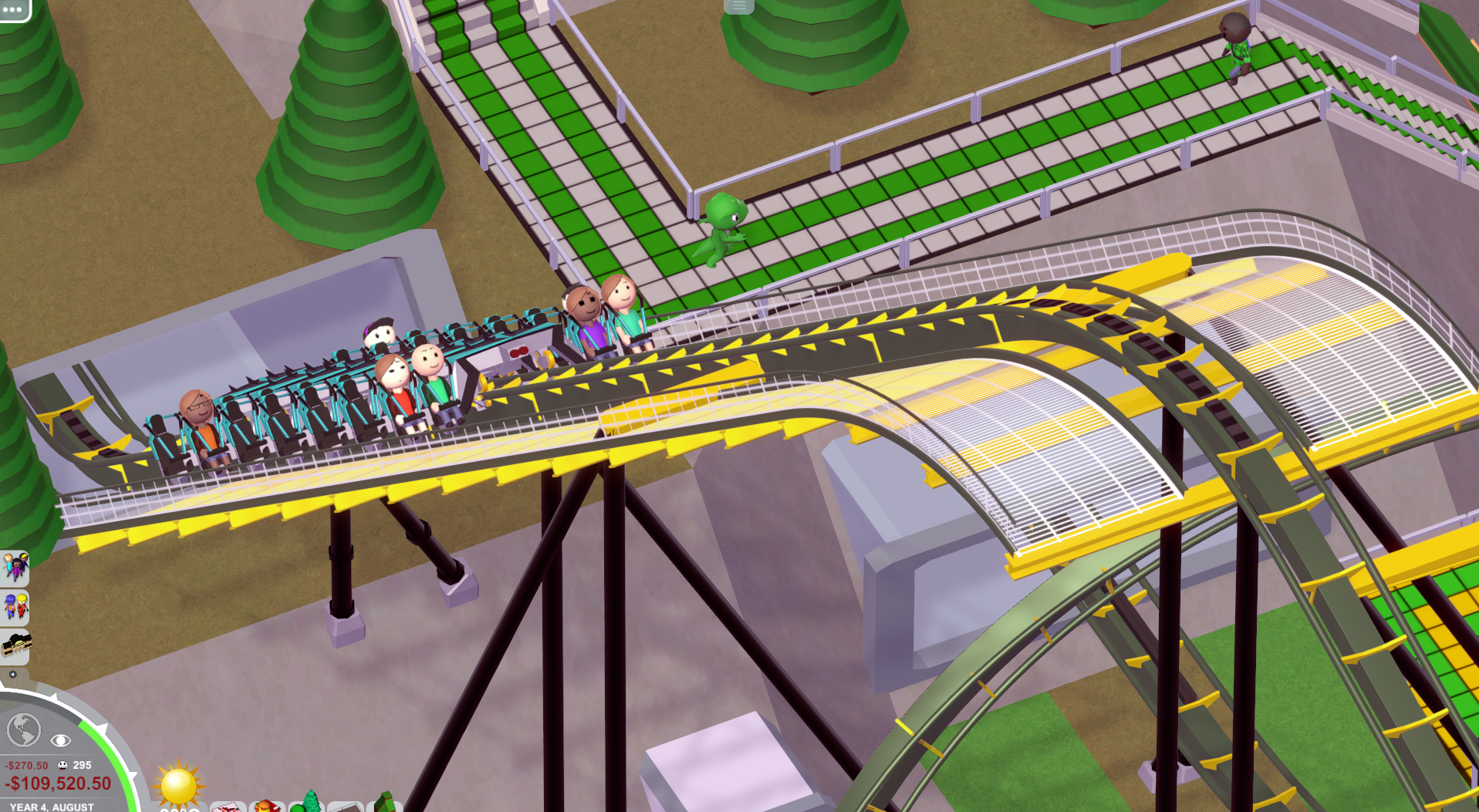1479x812 pixels.
Task: Open the three-dots menu button
Action: click(13, 8)
